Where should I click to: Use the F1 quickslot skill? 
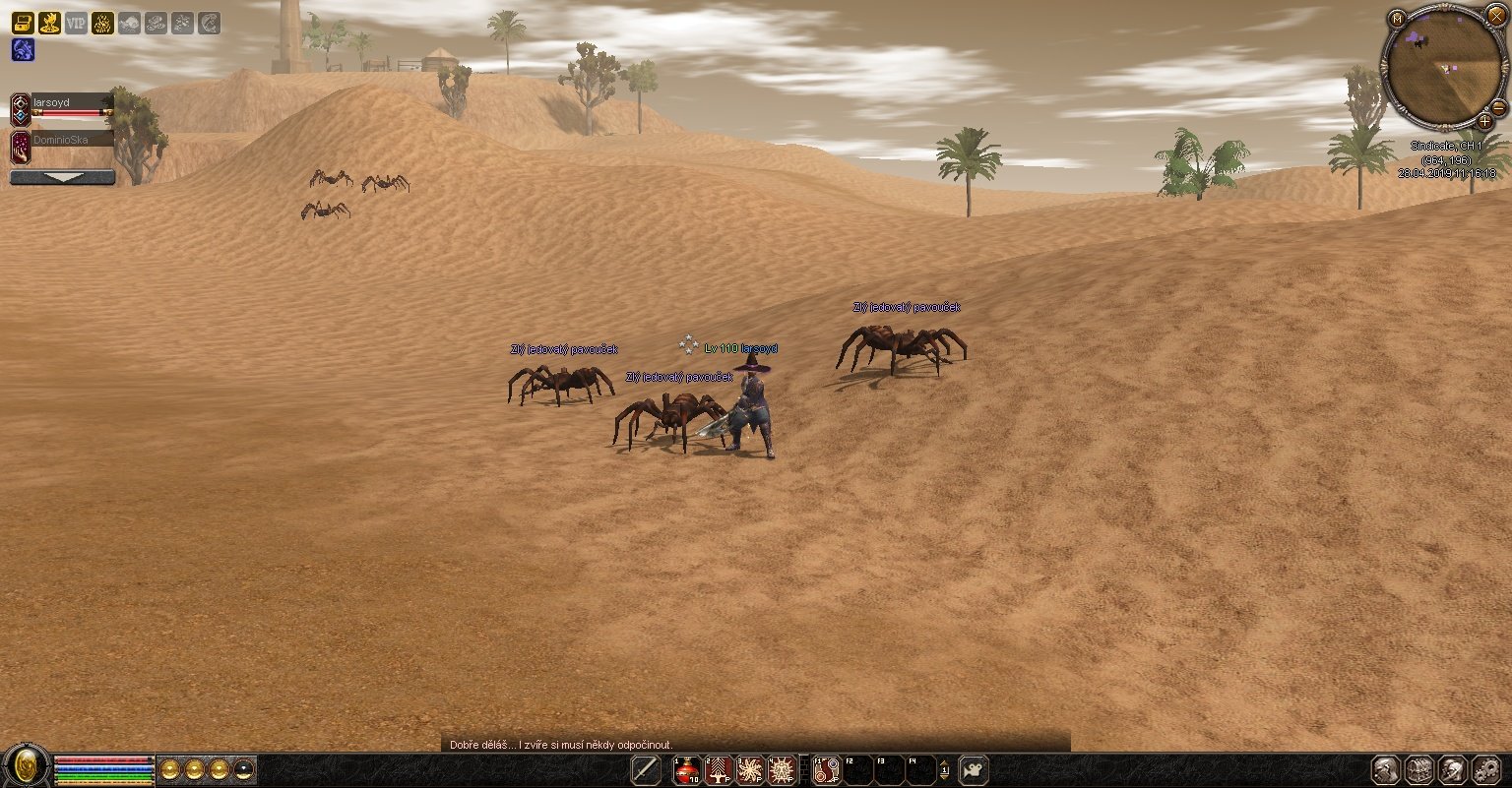(x=827, y=769)
